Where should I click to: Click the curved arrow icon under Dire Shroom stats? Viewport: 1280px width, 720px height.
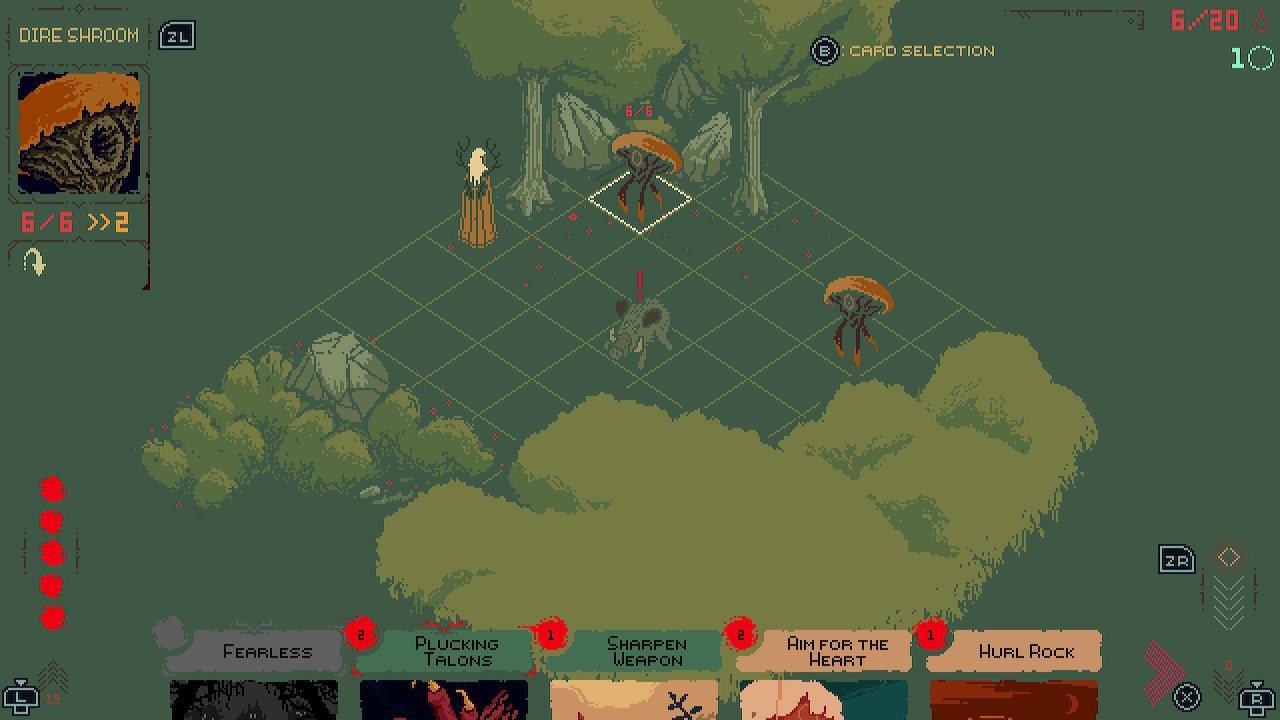point(35,262)
